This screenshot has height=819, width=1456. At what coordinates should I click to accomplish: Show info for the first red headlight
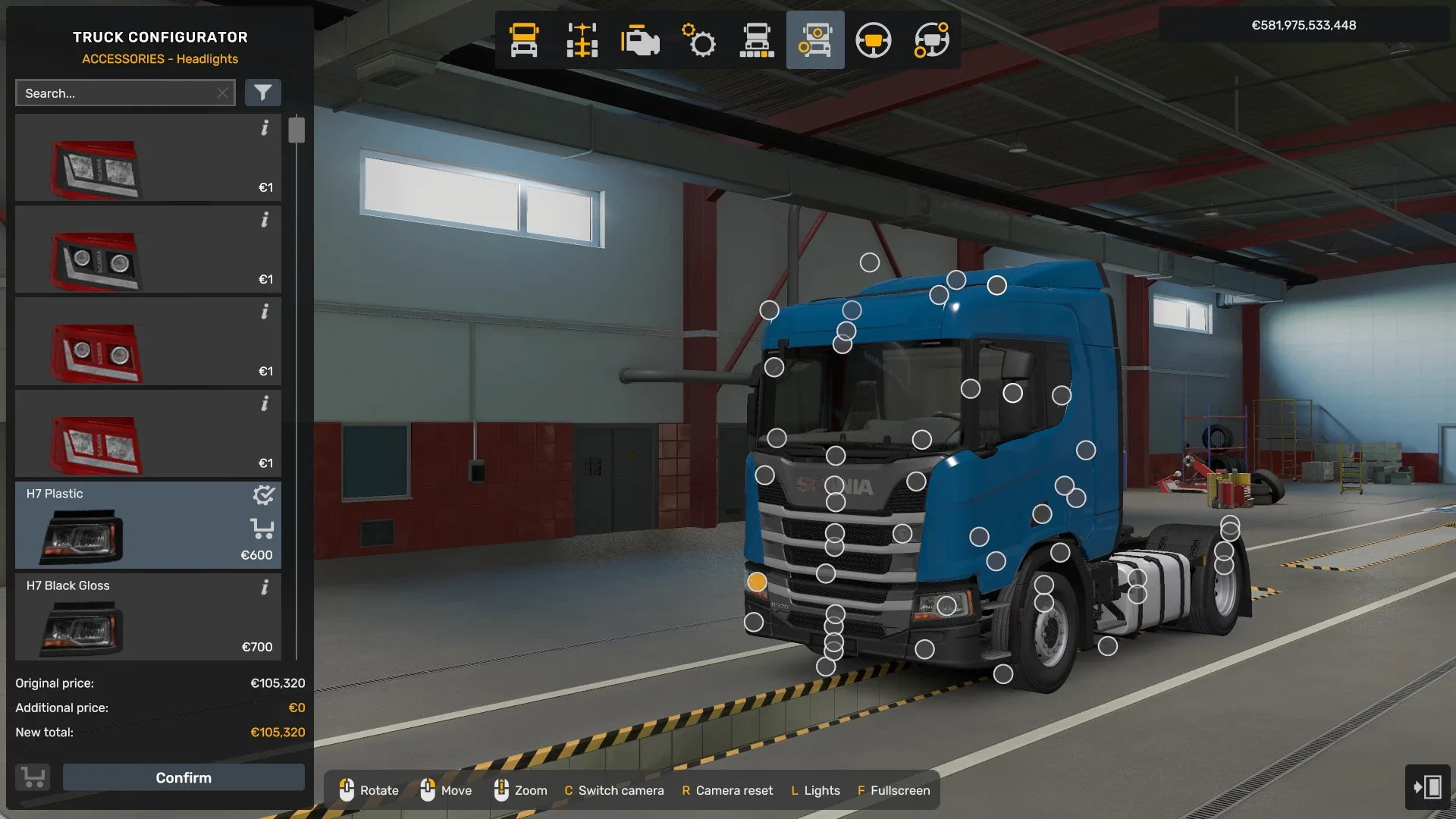coord(265,129)
